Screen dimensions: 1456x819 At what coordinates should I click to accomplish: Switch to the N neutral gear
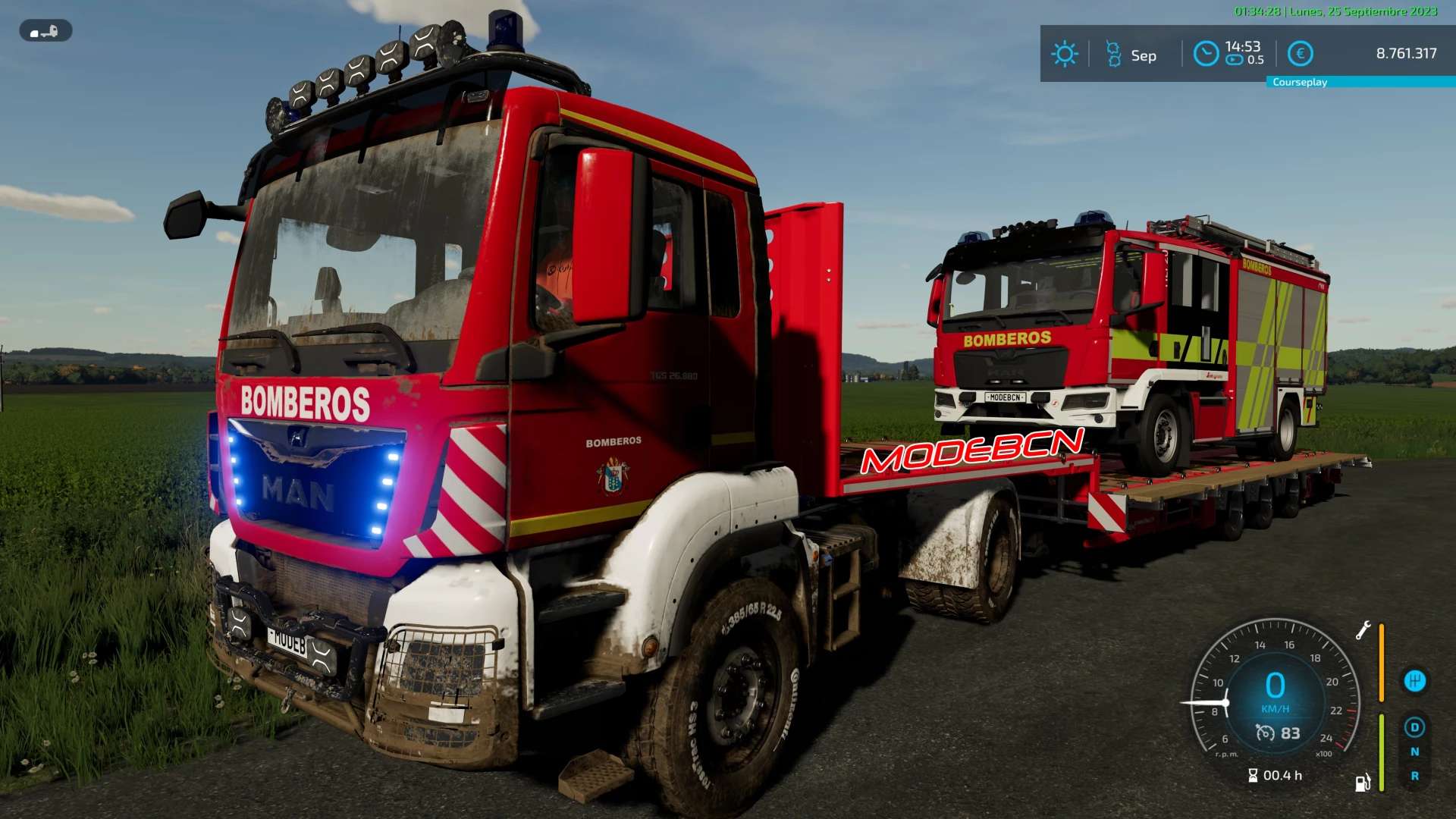[x=1414, y=752]
